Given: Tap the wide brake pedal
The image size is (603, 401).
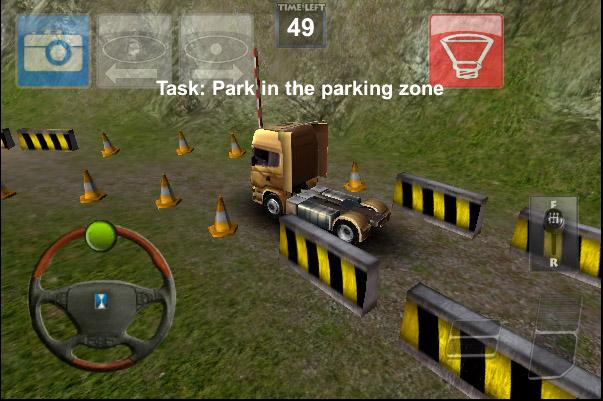Looking at the screenshot, I should [x=473, y=339].
